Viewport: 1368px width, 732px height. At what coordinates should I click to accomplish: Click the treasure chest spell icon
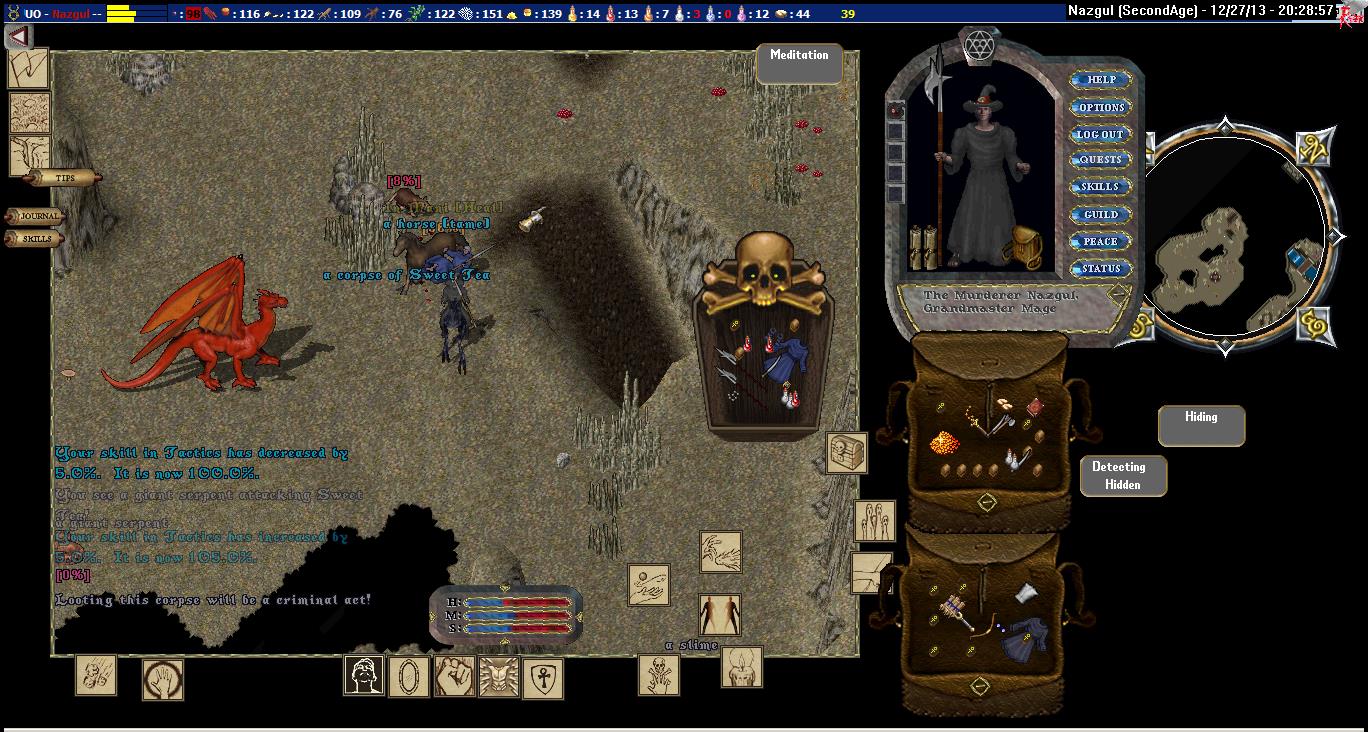[845, 453]
